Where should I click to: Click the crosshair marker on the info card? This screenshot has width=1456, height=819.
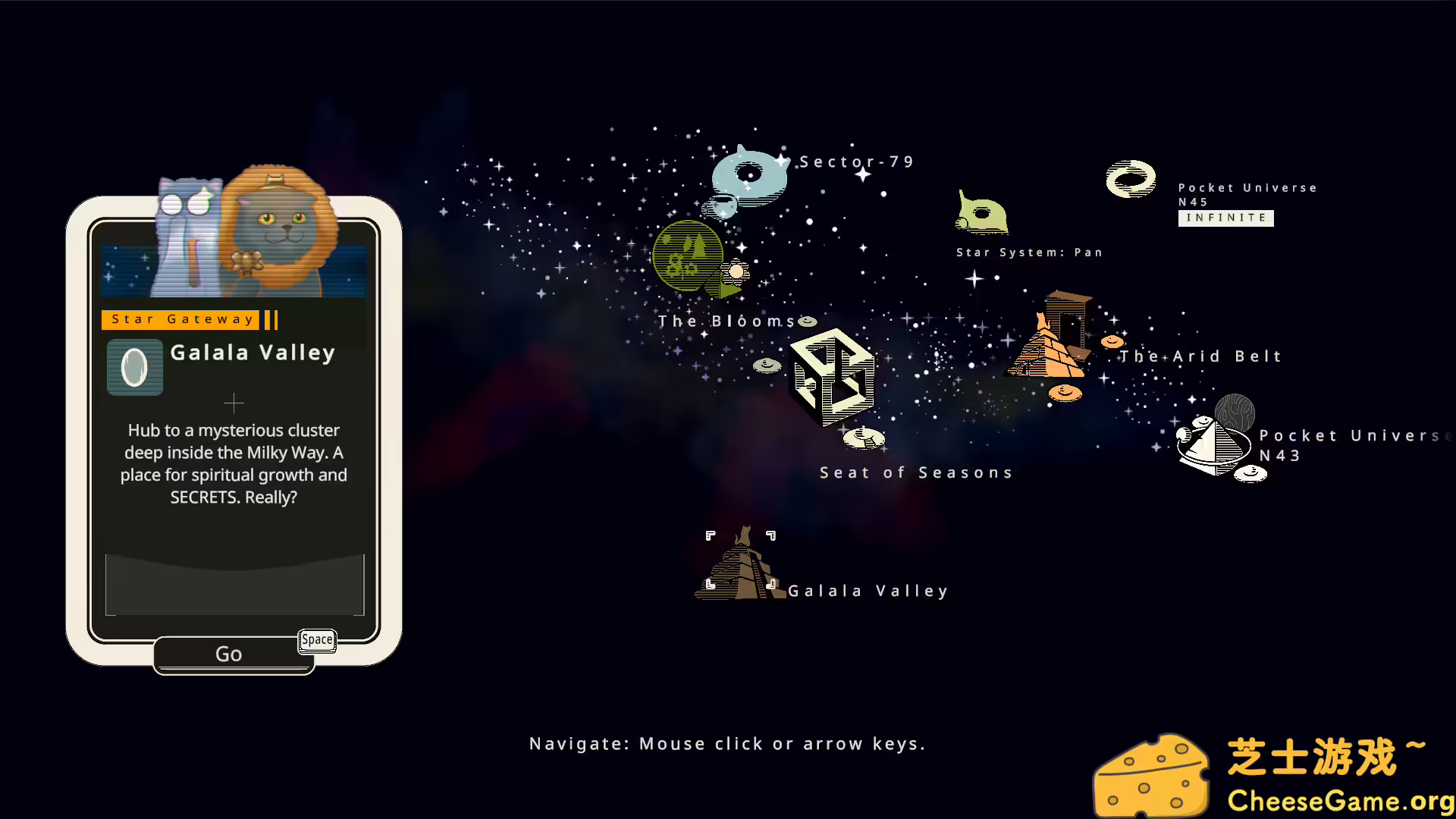click(234, 403)
